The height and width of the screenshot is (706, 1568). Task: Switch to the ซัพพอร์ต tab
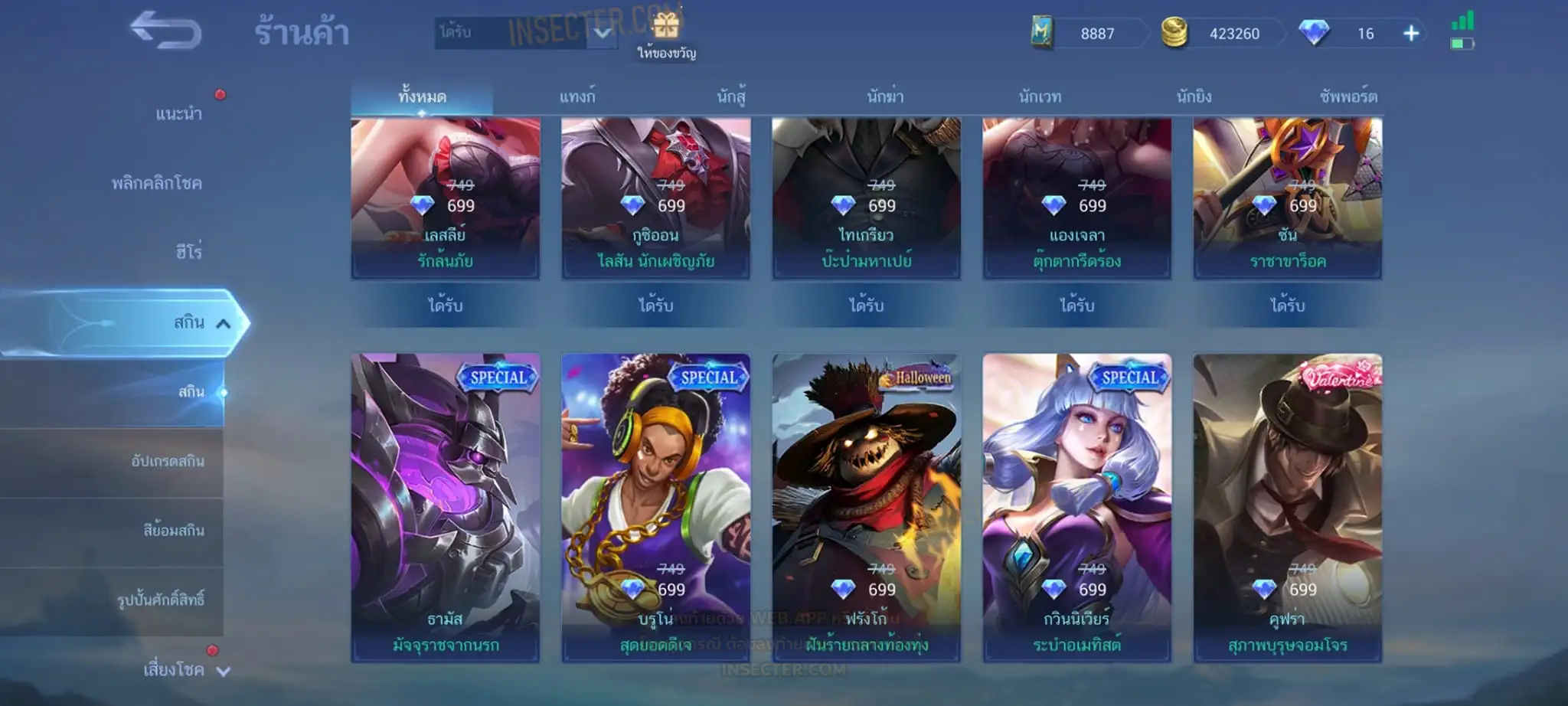1348,97
